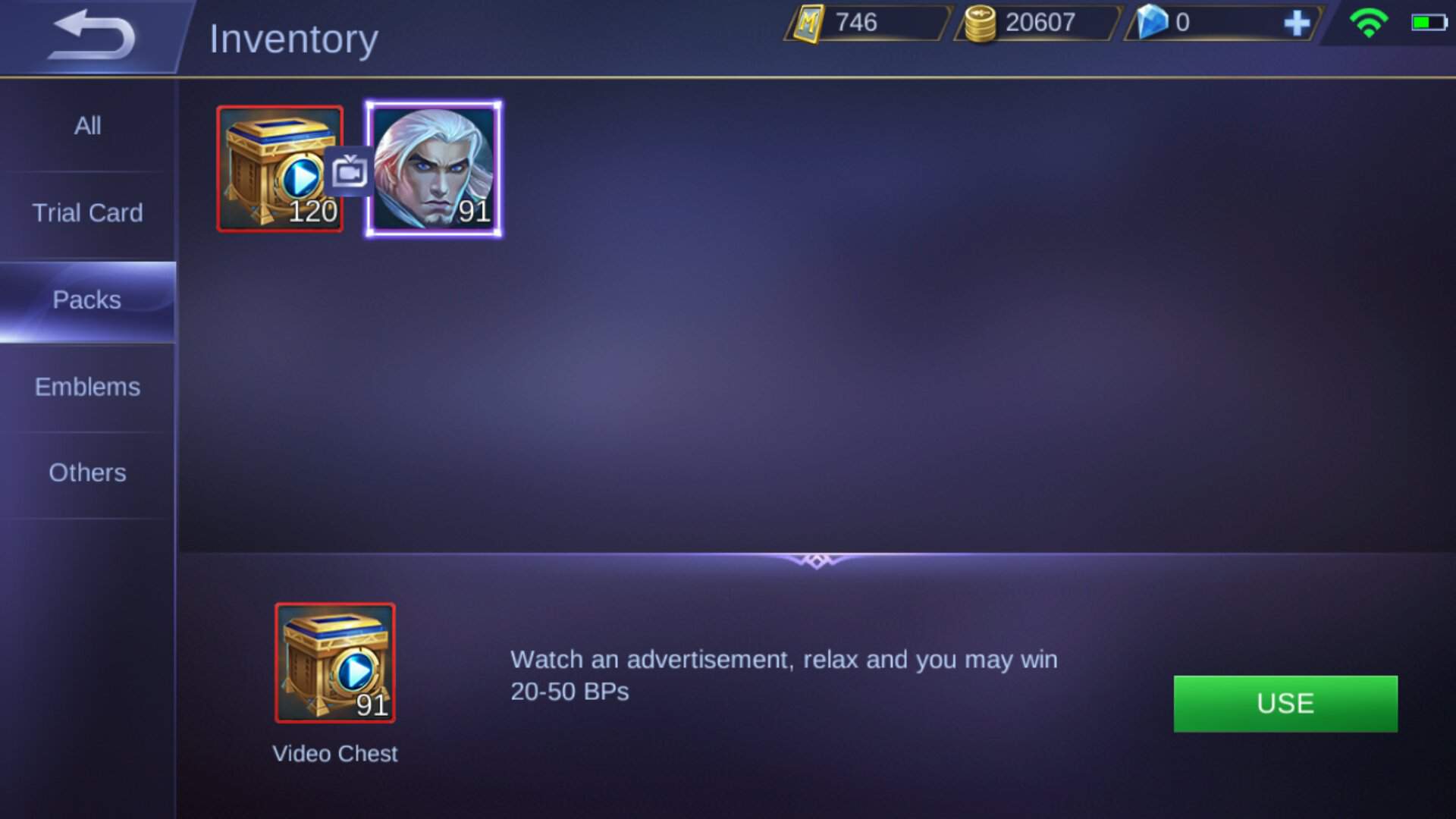Viewport: 1456px width, 819px height.
Task: Select the Packs category
Action: 87,300
